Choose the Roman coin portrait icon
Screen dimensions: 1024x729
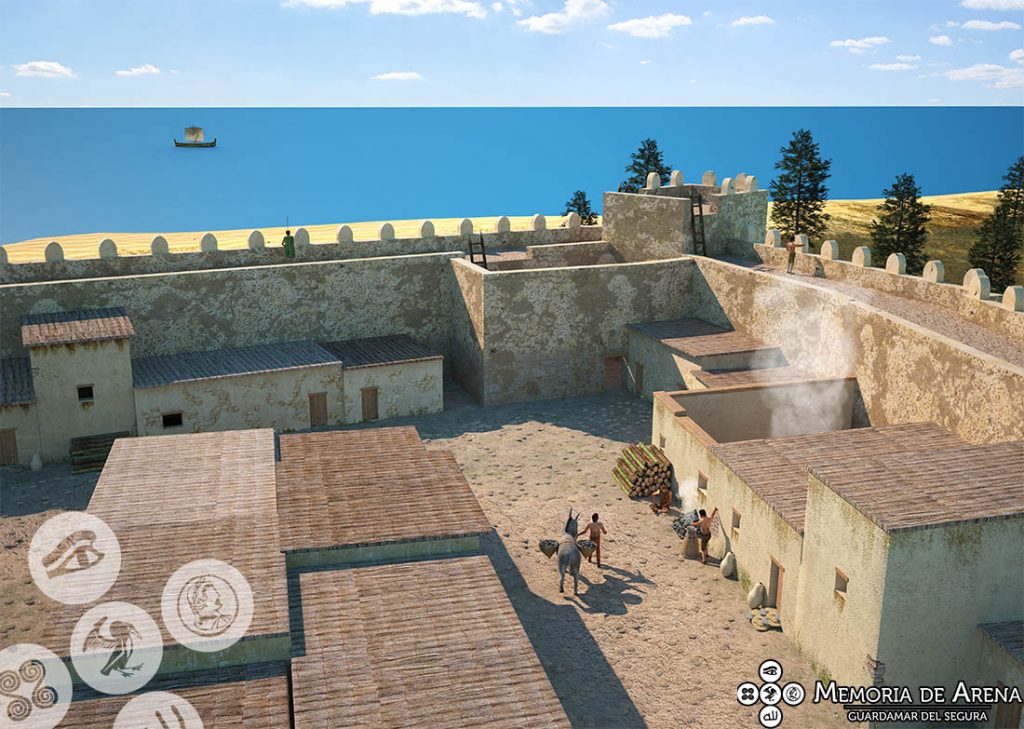pyautogui.click(x=207, y=605)
